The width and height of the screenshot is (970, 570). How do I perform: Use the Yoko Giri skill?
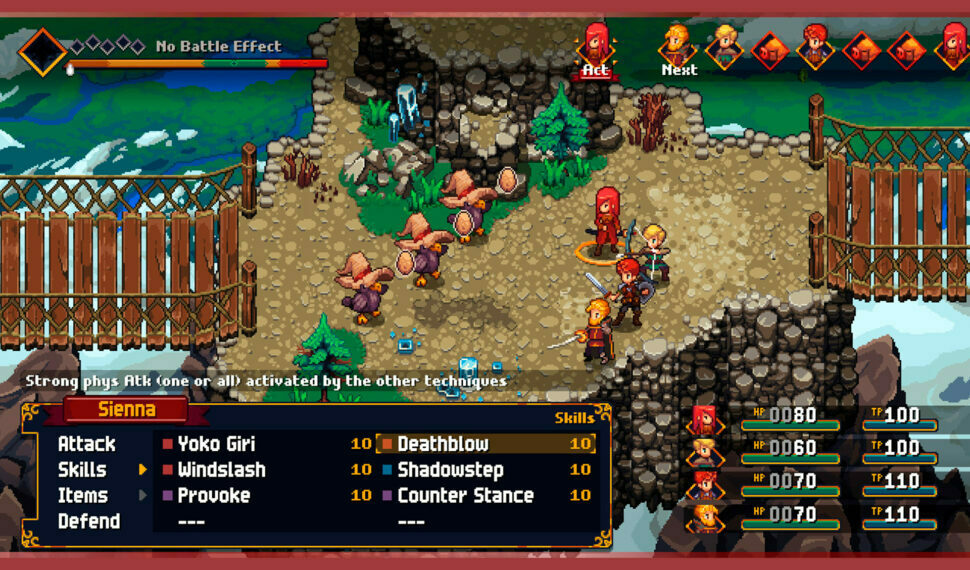(x=216, y=444)
